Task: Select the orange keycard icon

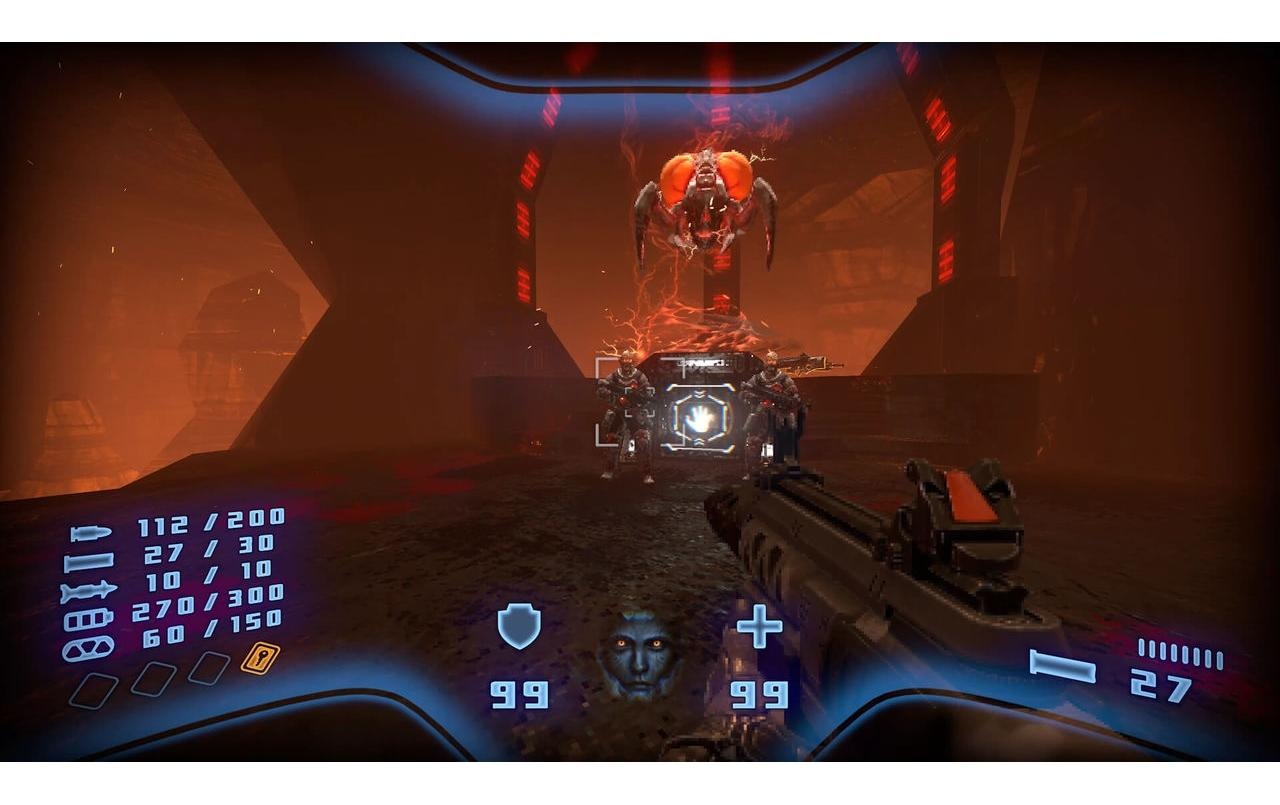Action: coord(258,658)
